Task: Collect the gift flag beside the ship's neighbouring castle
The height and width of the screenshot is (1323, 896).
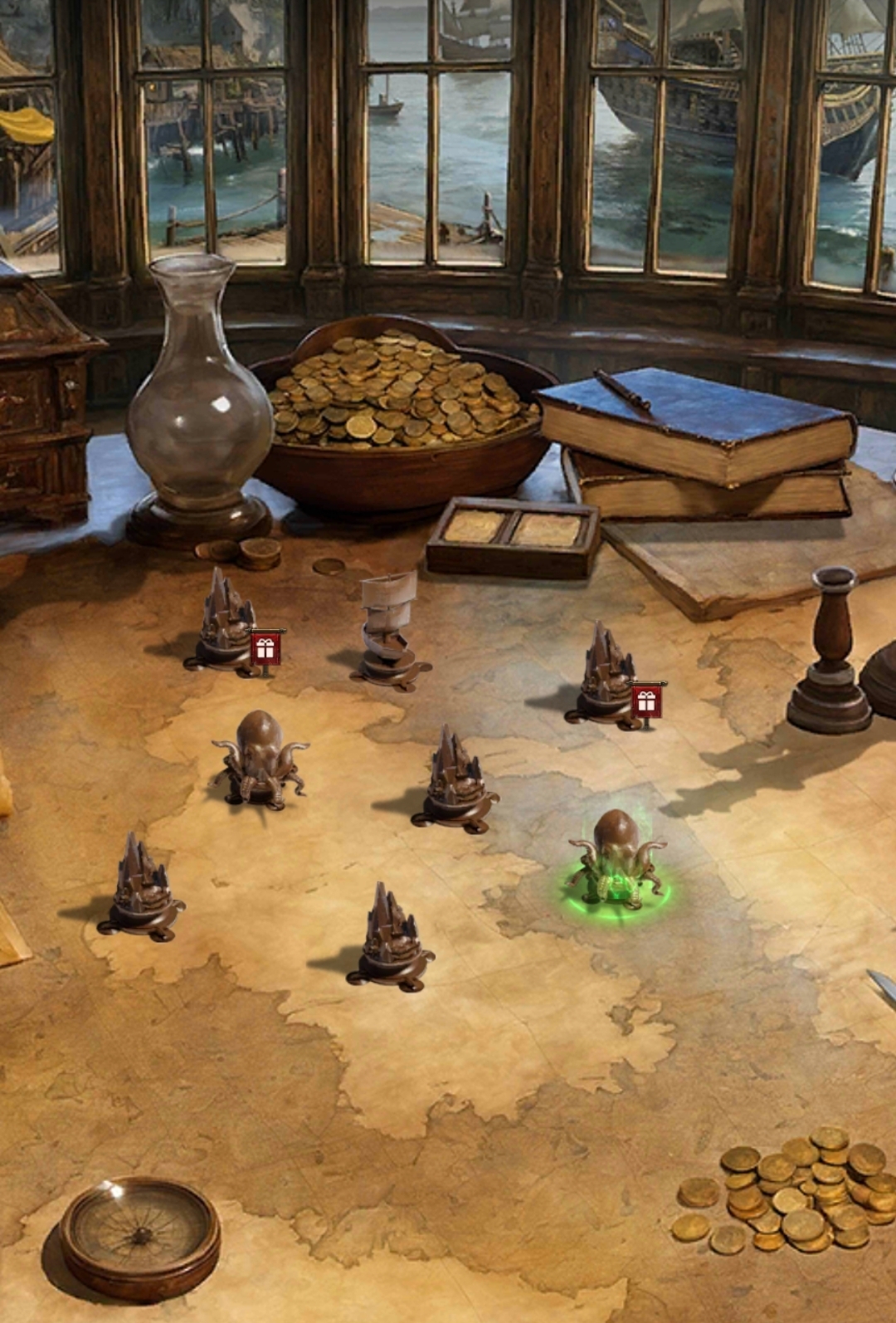Action: (265, 649)
